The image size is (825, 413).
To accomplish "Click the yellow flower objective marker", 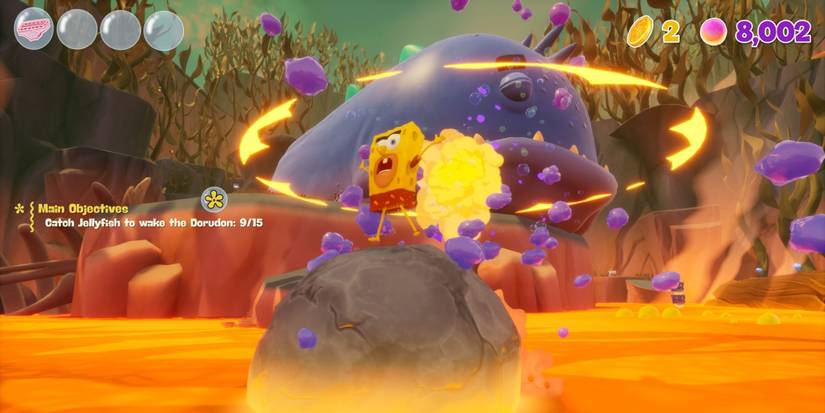I will point(214,199).
